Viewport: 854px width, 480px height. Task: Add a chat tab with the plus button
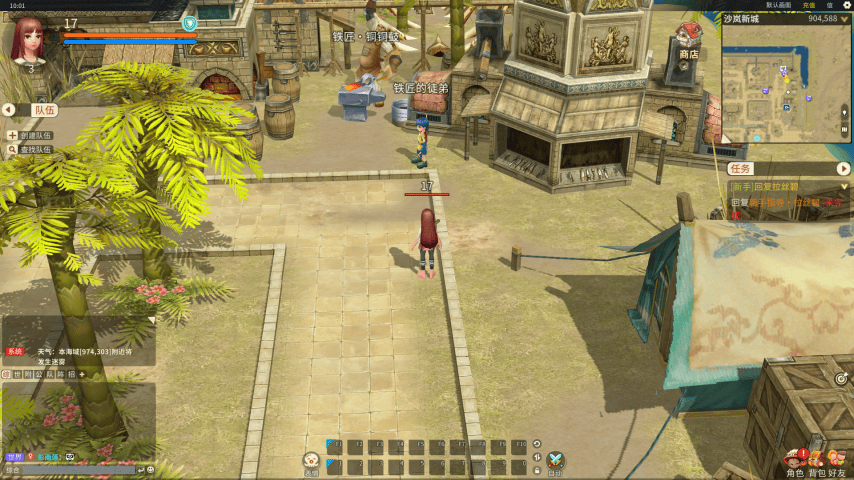point(82,374)
